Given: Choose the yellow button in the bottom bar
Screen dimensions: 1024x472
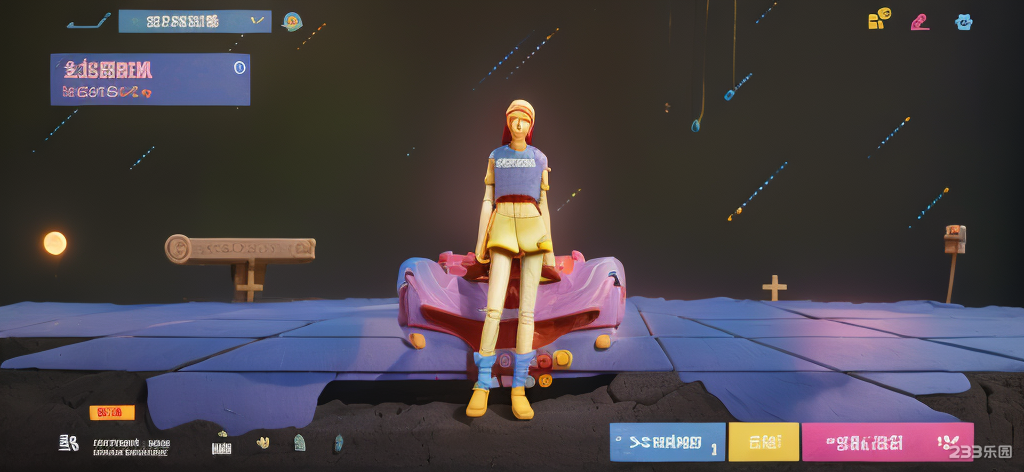Looking at the screenshot, I should click(763, 442).
